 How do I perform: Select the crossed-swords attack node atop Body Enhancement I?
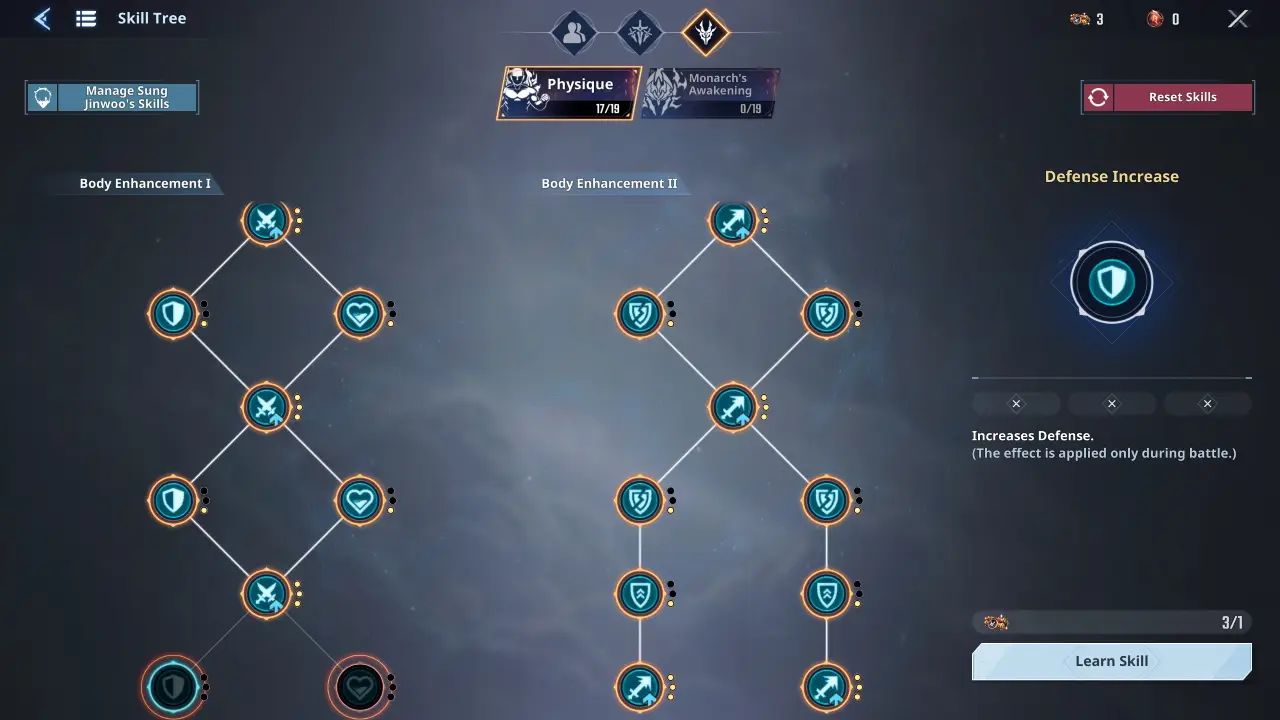[x=267, y=221]
